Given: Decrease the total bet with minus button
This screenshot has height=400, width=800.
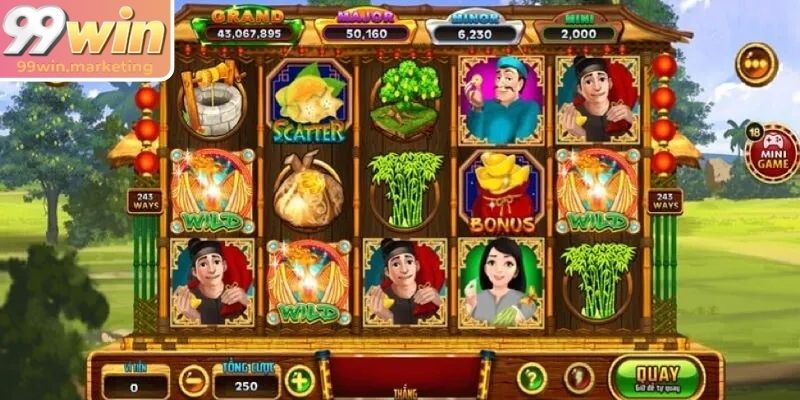Looking at the screenshot, I should pyautogui.click(x=193, y=380).
